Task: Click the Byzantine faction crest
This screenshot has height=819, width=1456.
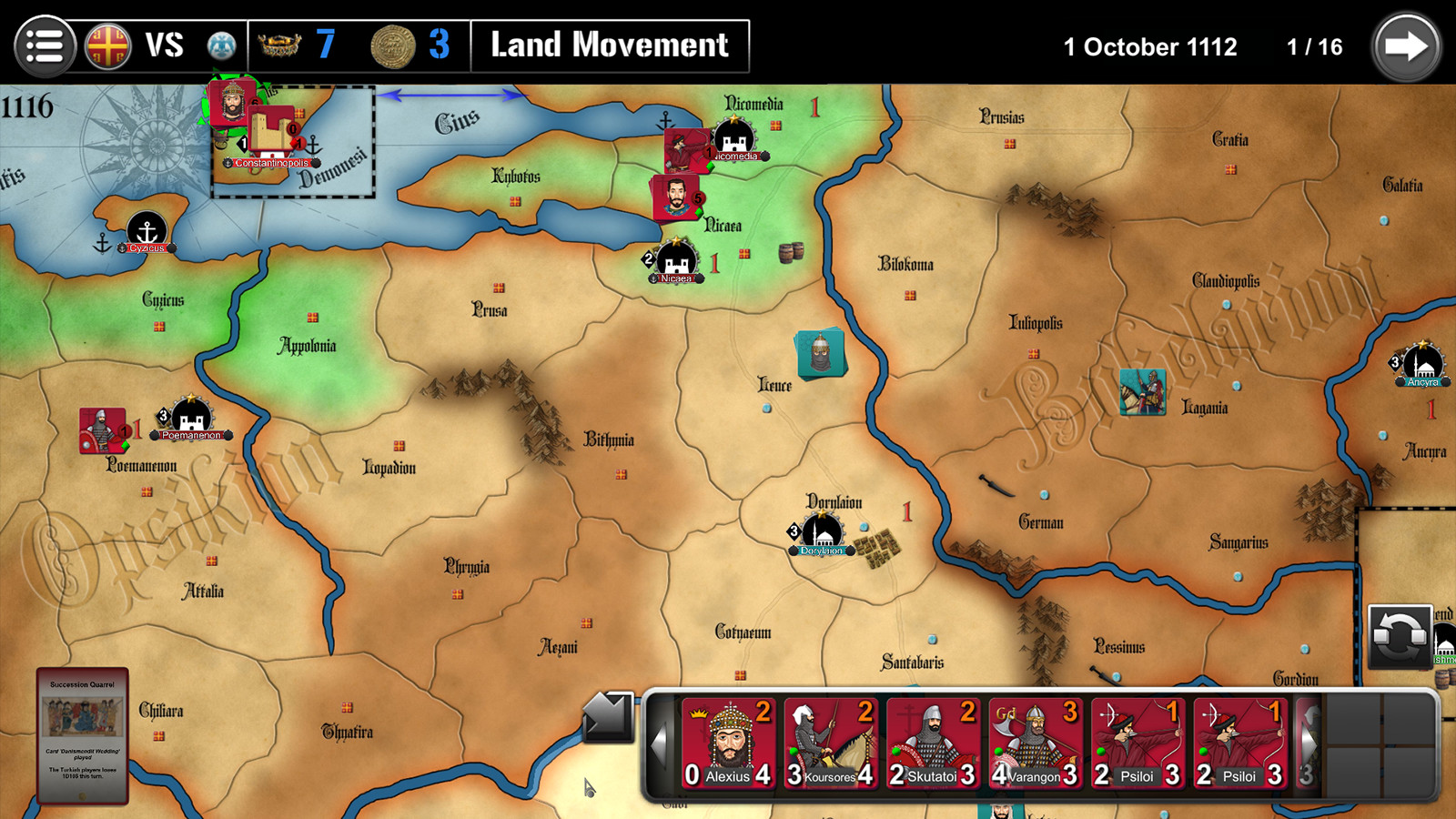Action: click(107, 45)
